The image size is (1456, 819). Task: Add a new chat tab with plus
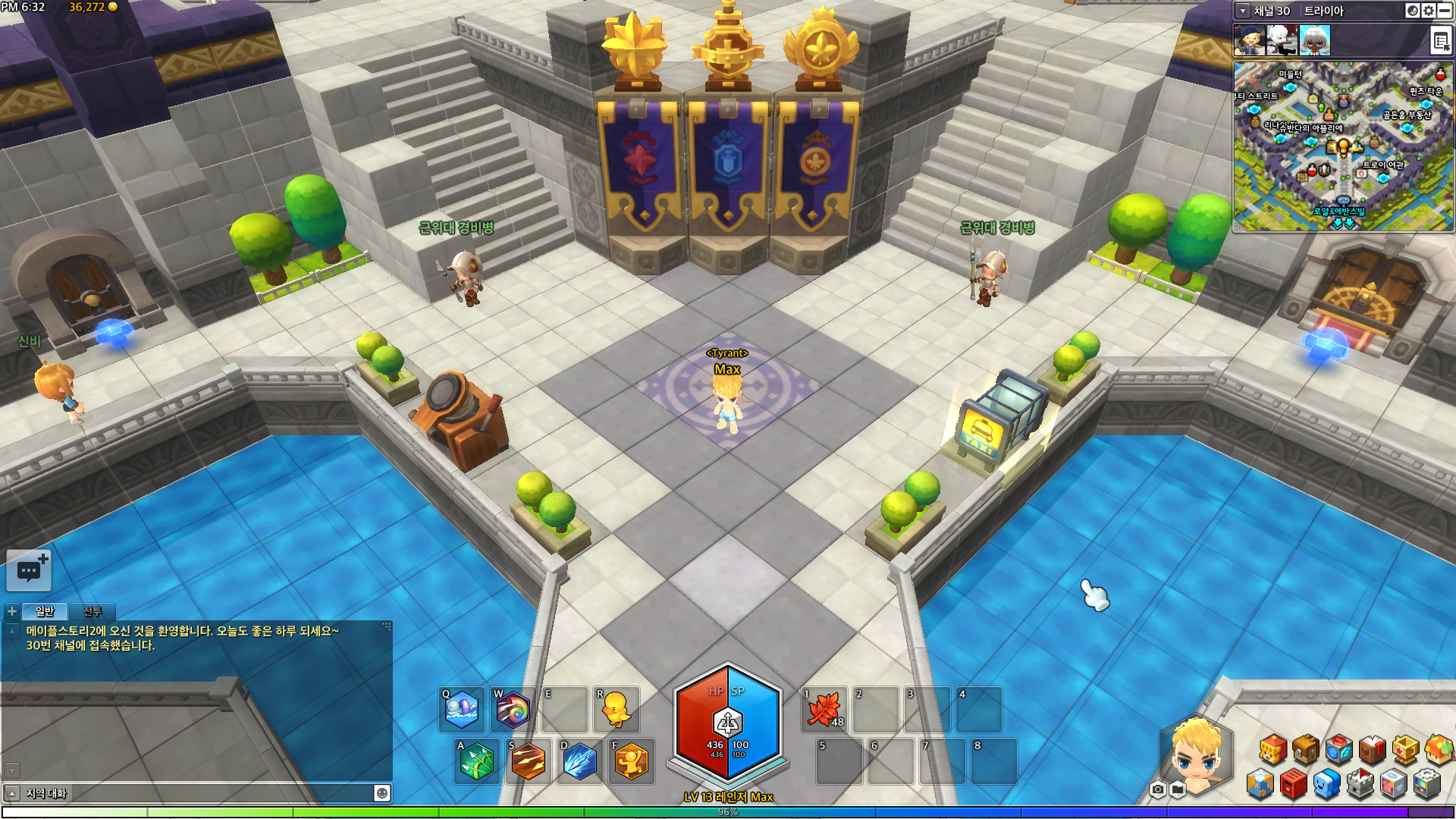click(x=12, y=611)
